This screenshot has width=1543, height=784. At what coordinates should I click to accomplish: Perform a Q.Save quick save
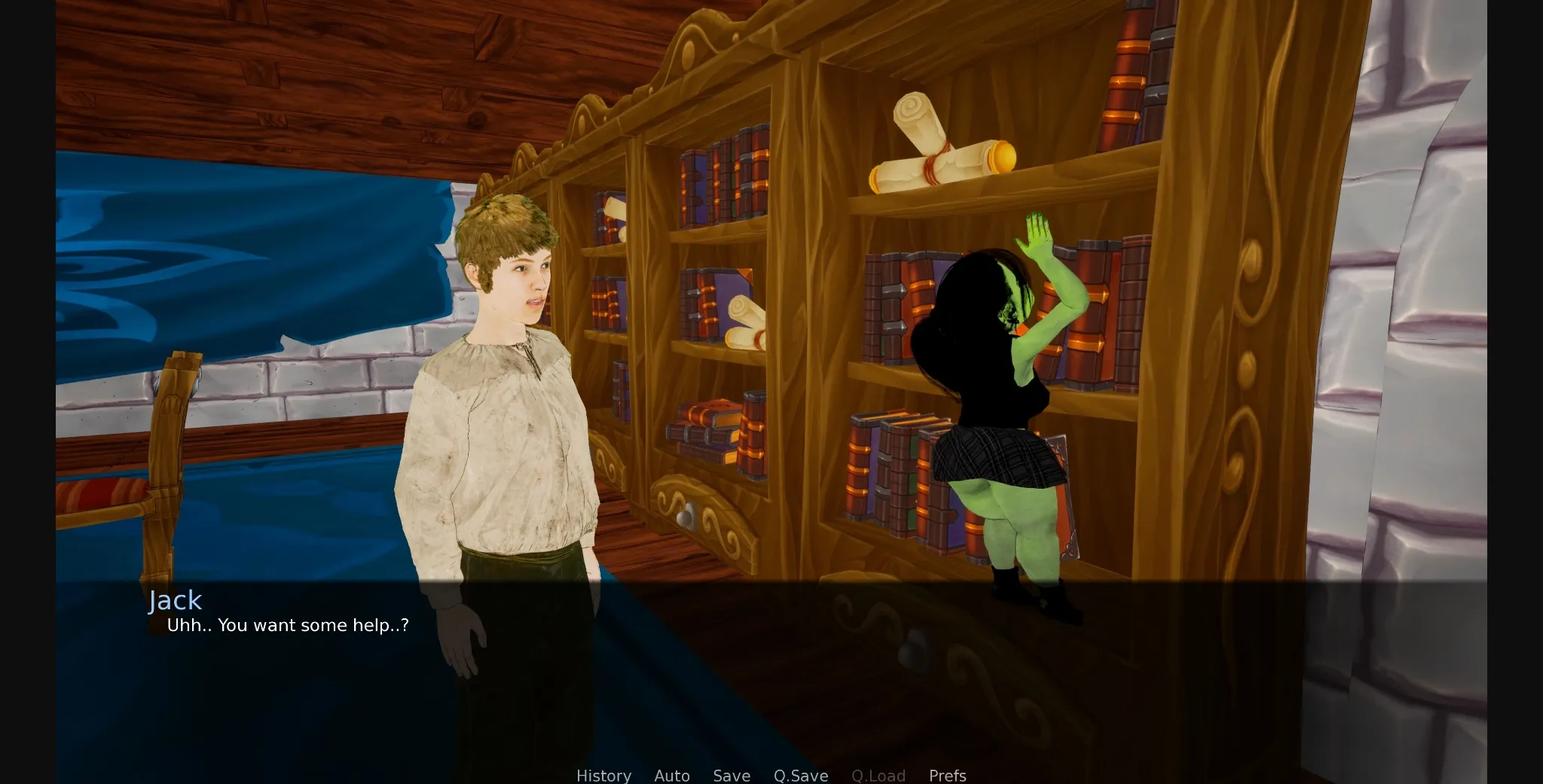pos(801,776)
